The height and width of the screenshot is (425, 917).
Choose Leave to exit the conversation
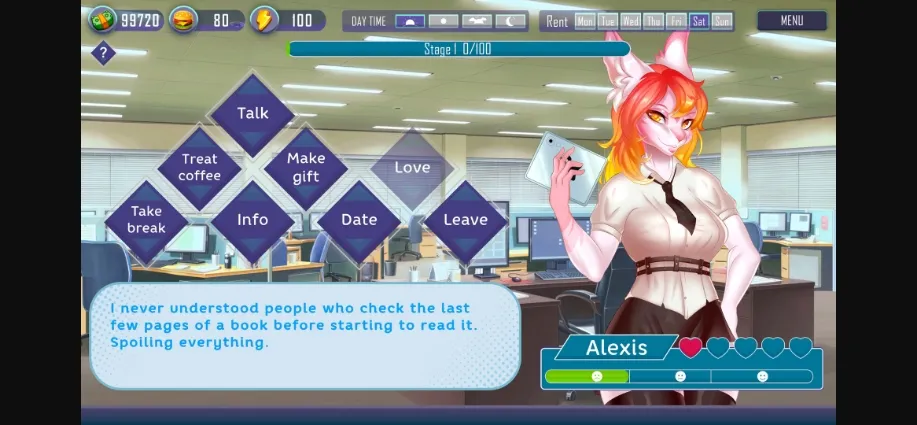click(x=465, y=220)
